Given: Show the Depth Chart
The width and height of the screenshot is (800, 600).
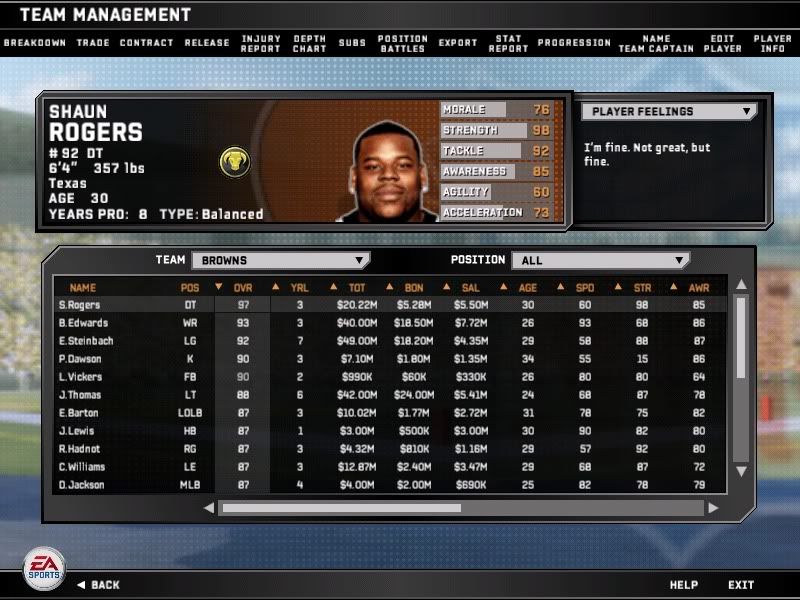Looking at the screenshot, I should pyautogui.click(x=310, y=43).
